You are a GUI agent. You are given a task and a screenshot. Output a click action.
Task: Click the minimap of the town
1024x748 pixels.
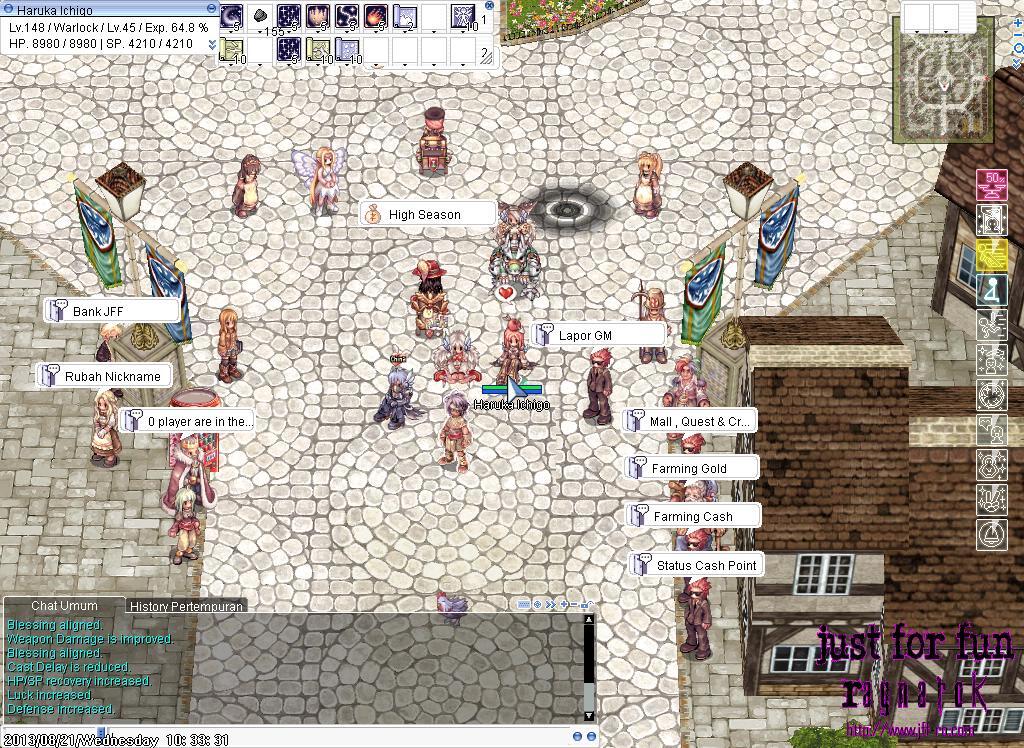click(x=945, y=90)
